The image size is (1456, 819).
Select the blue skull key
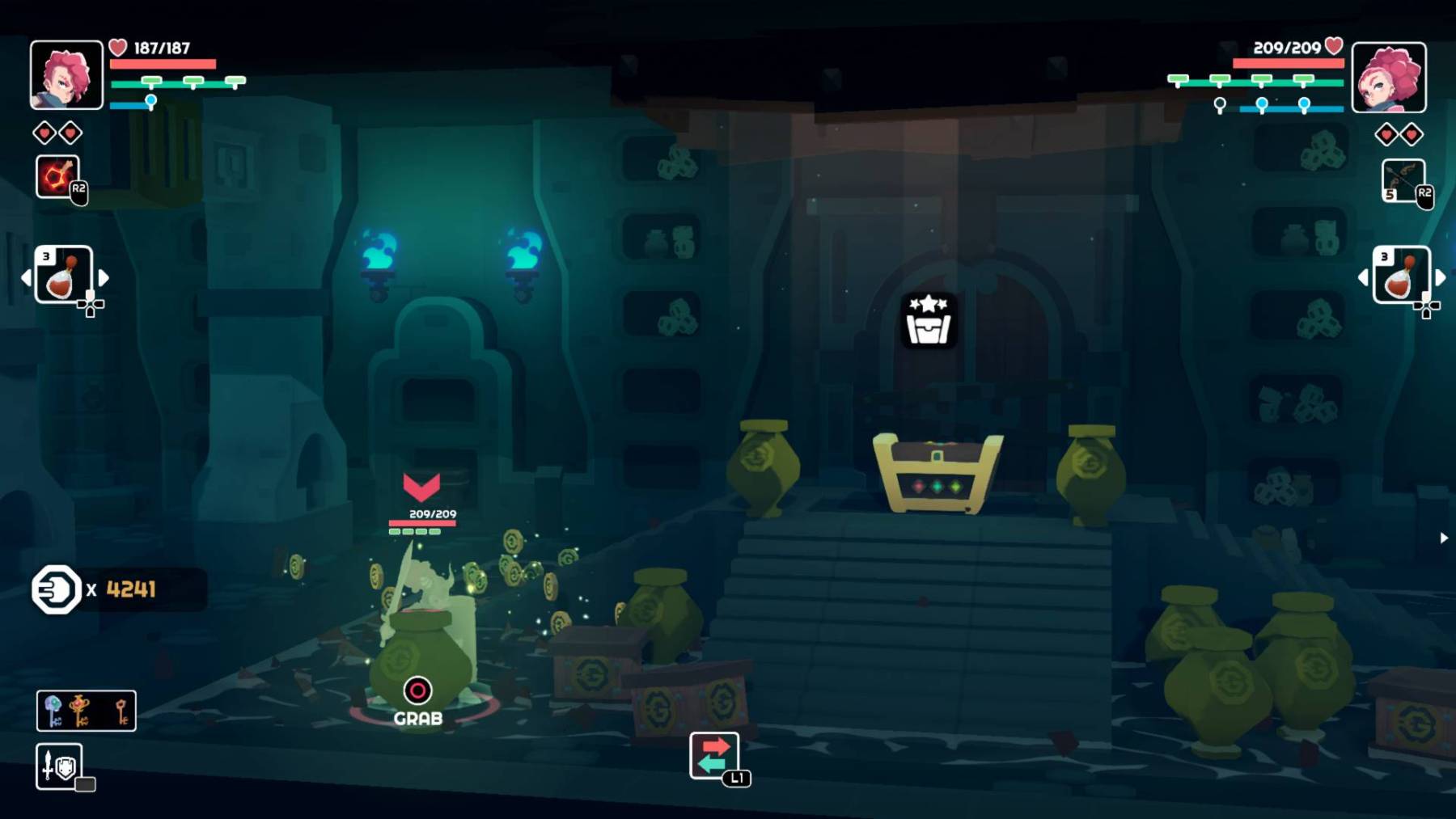(53, 711)
